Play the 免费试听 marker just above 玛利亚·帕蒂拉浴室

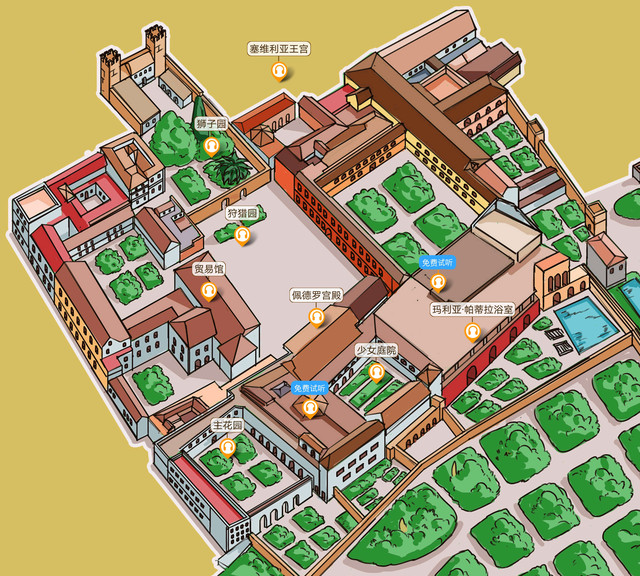[x=437, y=282]
